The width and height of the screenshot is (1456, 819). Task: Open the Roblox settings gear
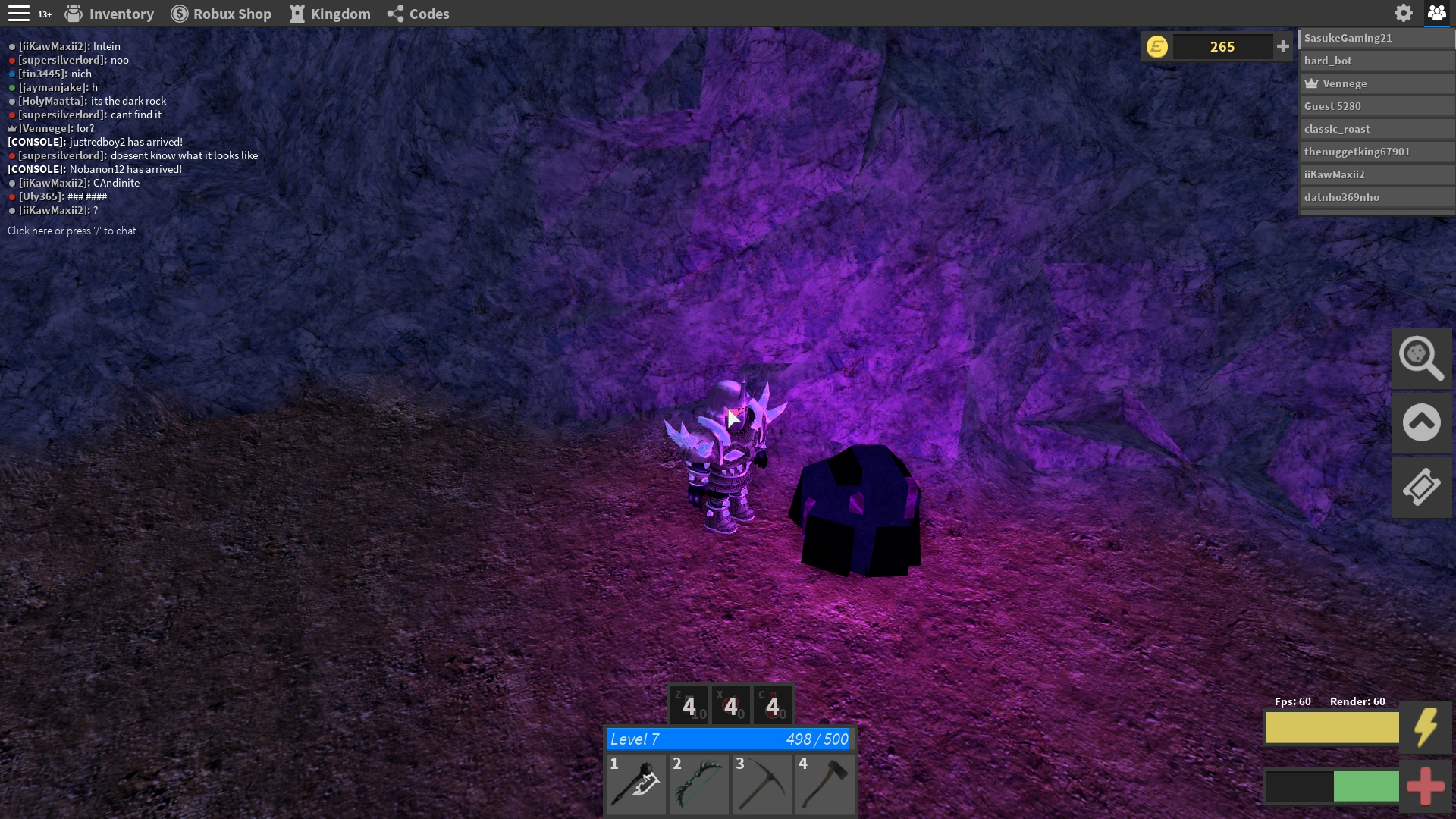(1404, 13)
